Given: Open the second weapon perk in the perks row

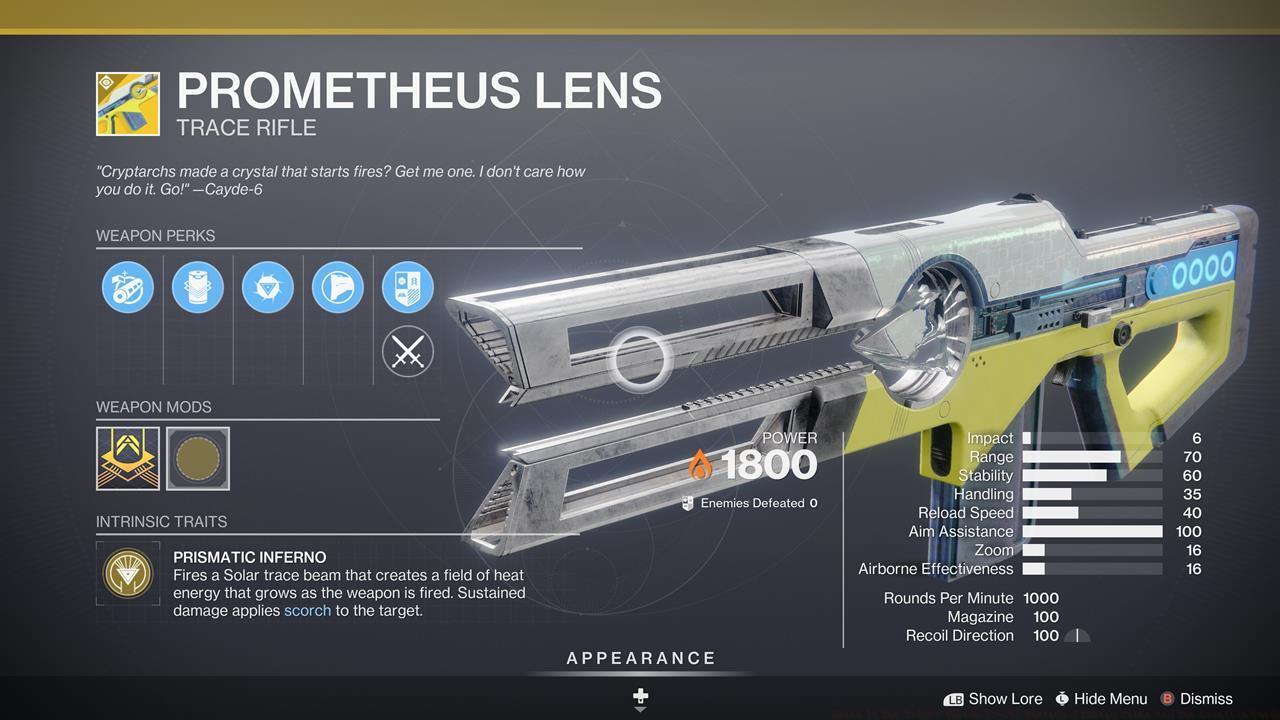Looking at the screenshot, I should click(198, 287).
